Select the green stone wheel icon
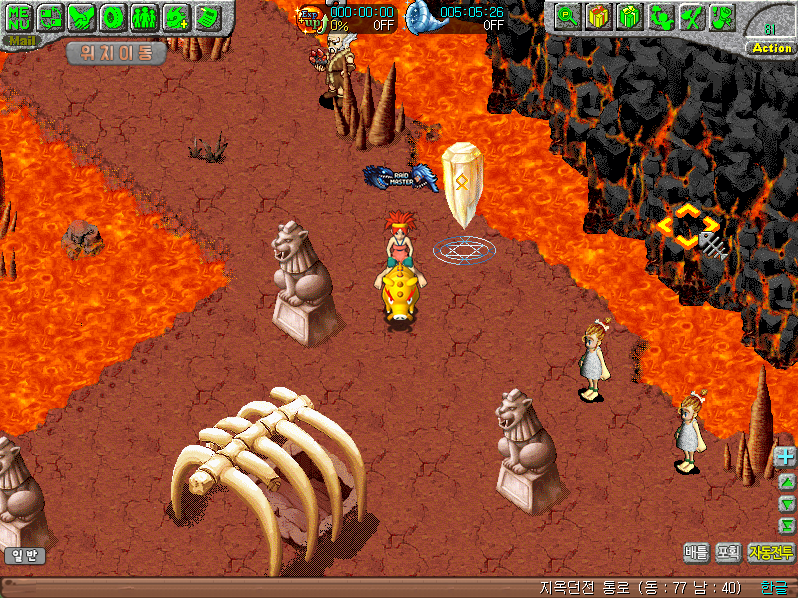This screenshot has height=598, width=798. pyautogui.click(x=113, y=17)
